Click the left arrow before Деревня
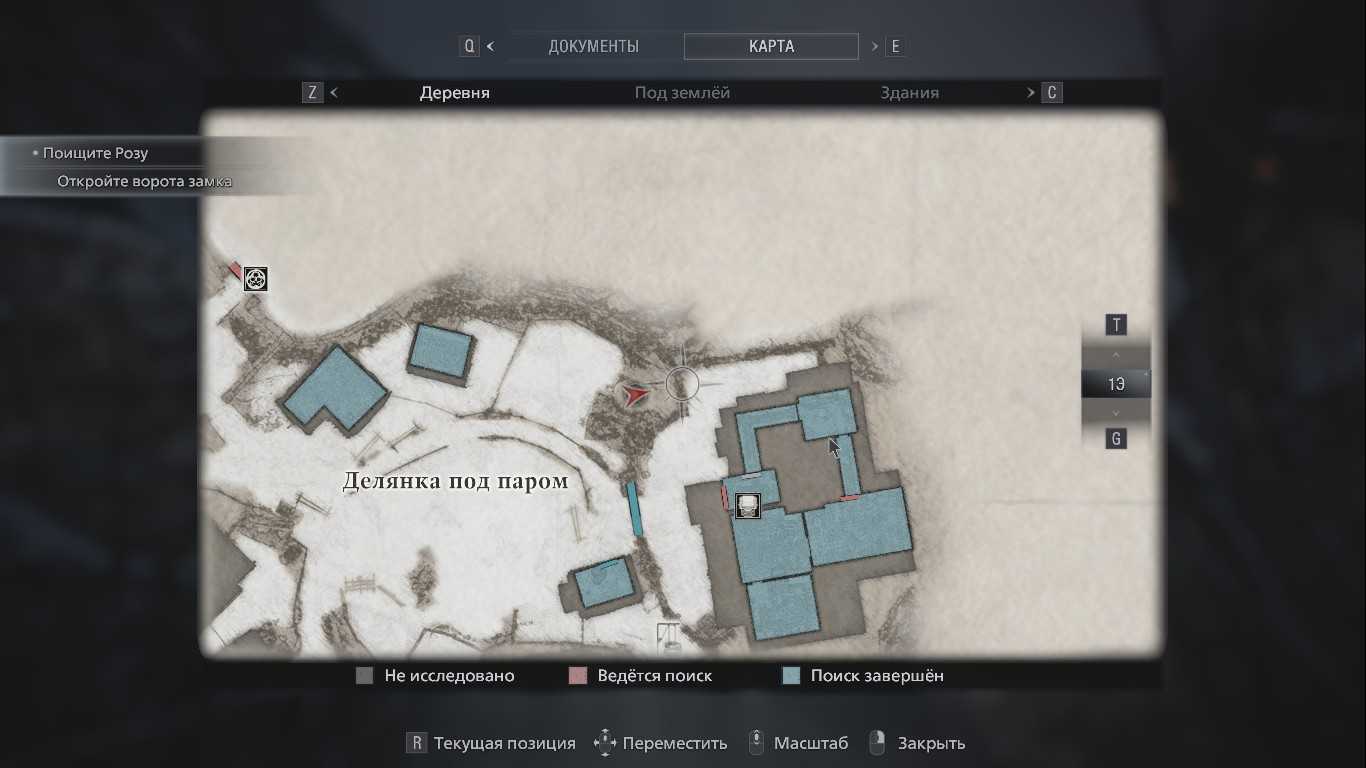Viewport: 1366px width, 768px height. 334,93
